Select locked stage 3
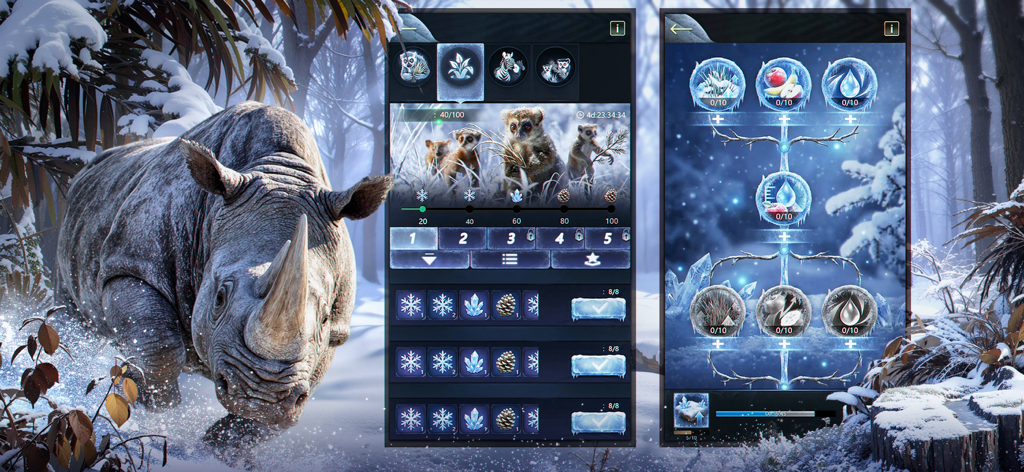This screenshot has width=1024, height=472. pyautogui.click(x=511, y=238)
